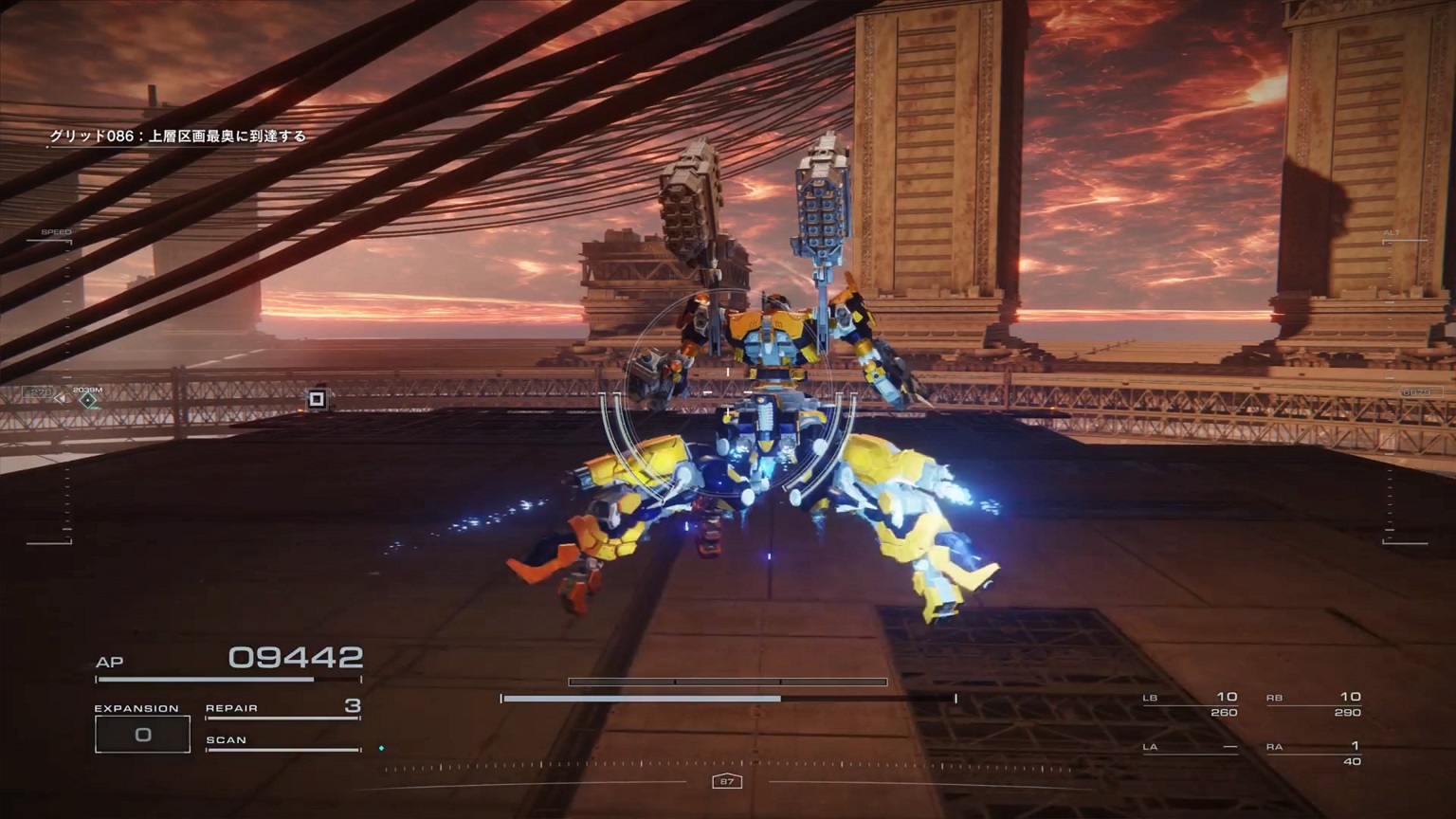
Task: Select the LA left arm weapon slot
Action: click(x=1191, y=748)
